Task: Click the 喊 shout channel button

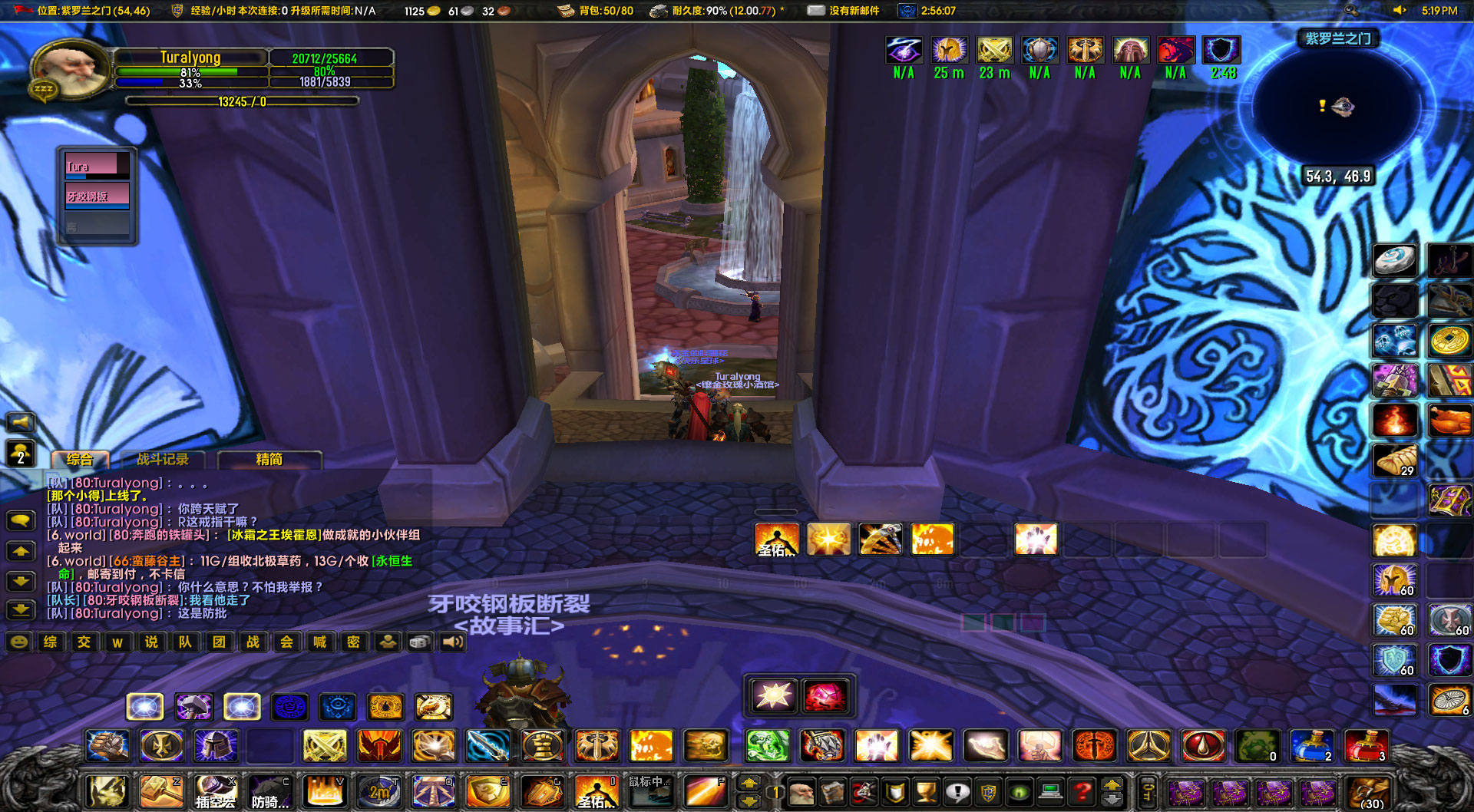Action: [x=321, y=642]
